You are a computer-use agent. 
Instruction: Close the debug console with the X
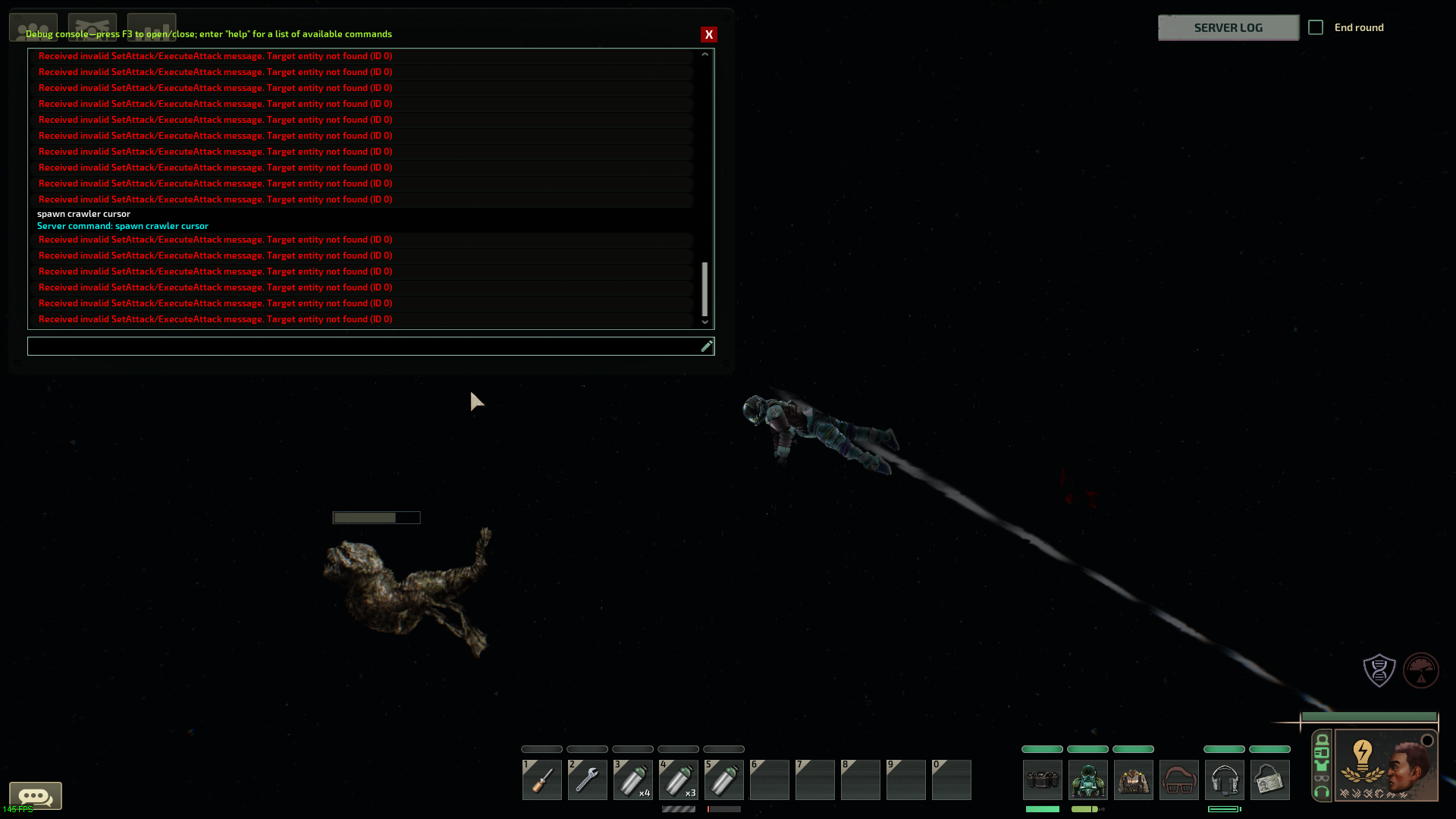click(709, 34)
